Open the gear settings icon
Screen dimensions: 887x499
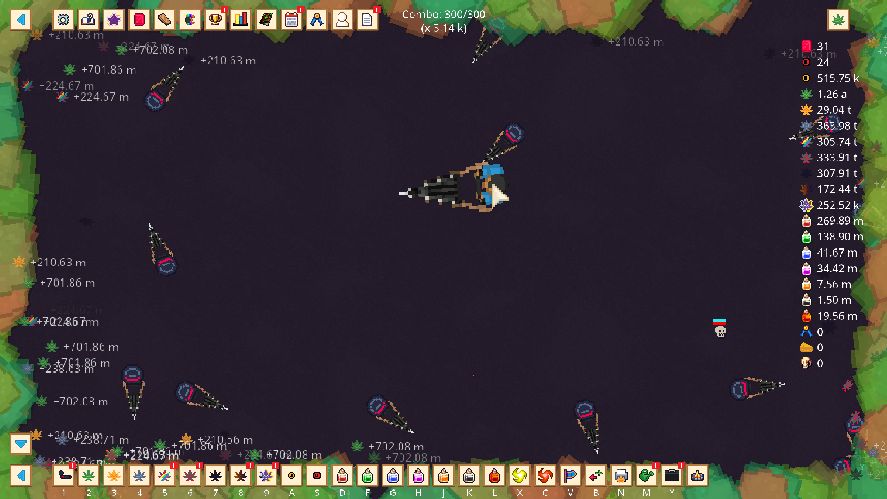tap(63, 19)
